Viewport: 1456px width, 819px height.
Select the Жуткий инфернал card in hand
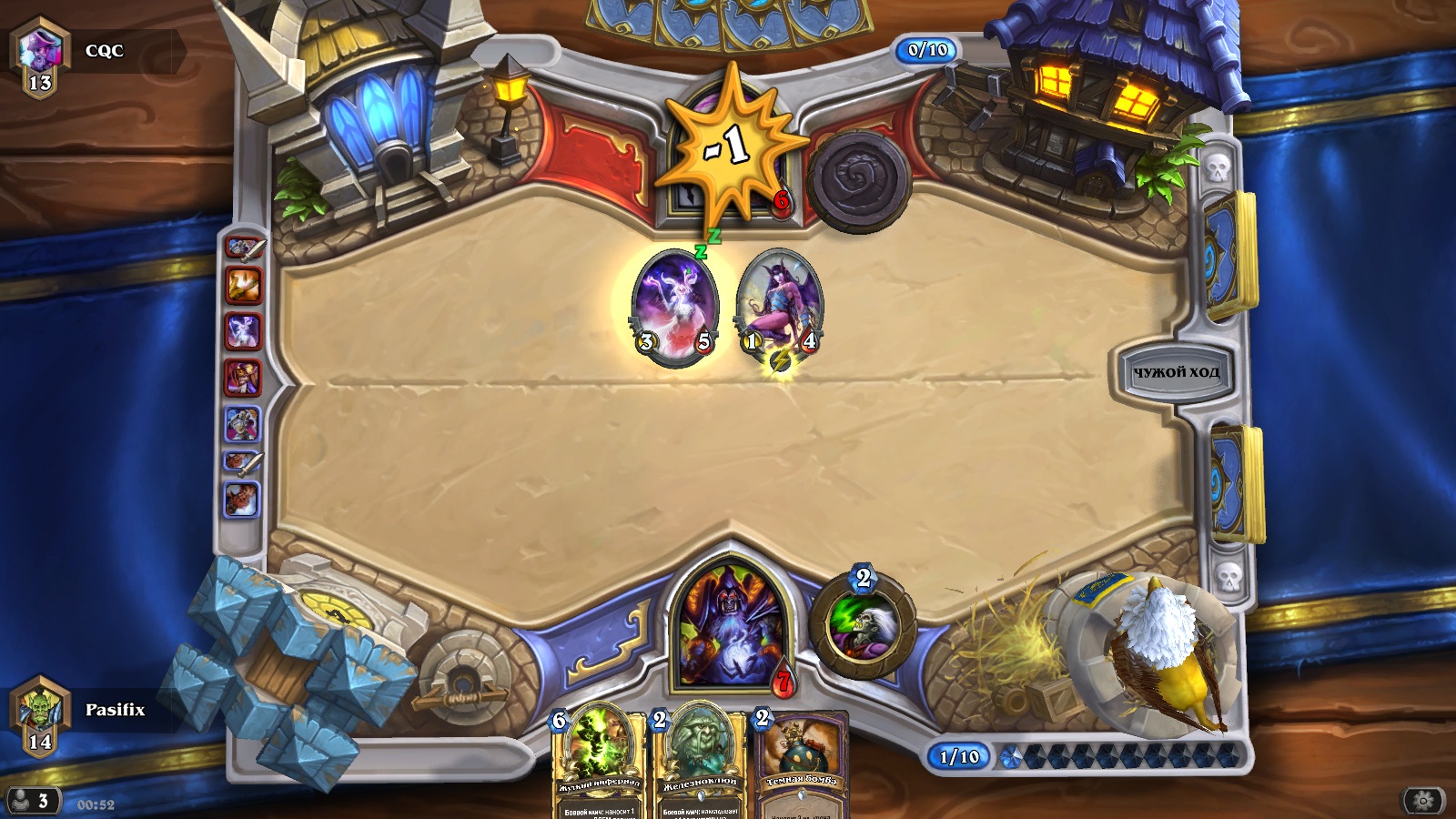point(599,764)
